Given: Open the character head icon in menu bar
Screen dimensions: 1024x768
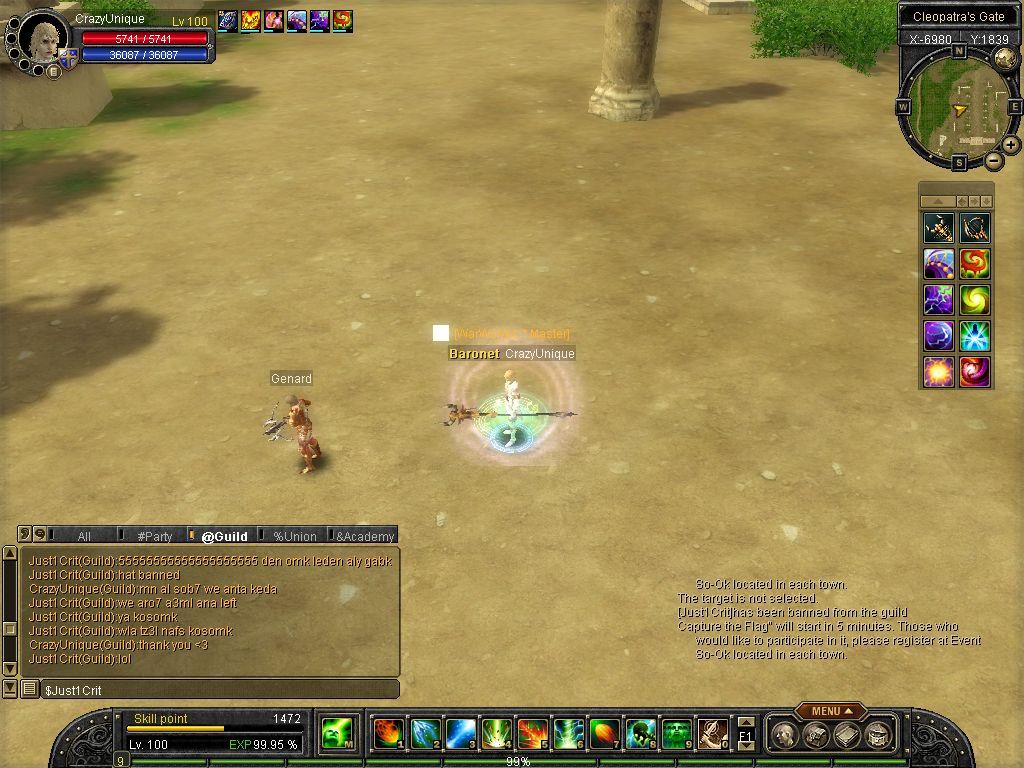Looking at the screenshot, I should [786, 736].
